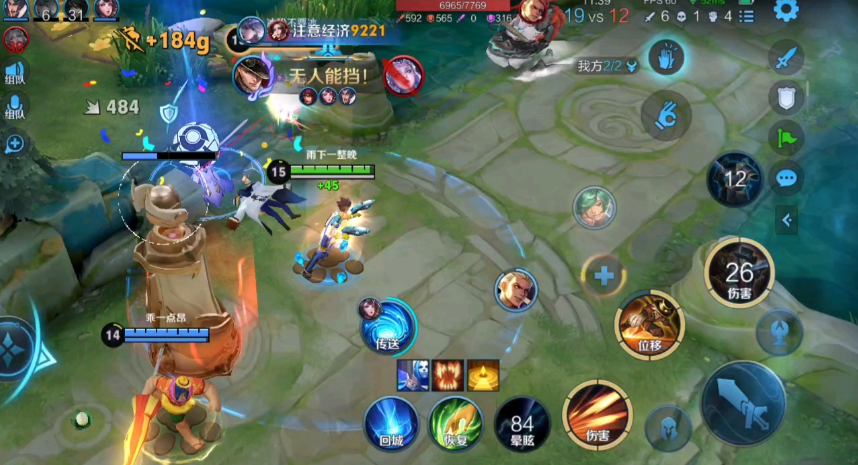Send the green flag gather signal
The width and height of the screenshot is (858, 465).
click(786, 137)
